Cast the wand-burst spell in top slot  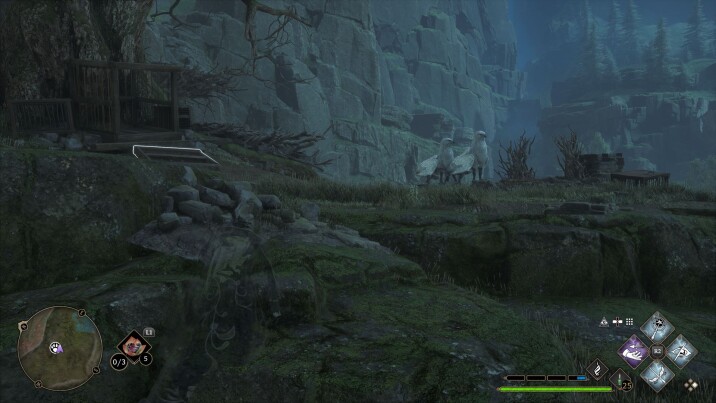tap(657, 327)
